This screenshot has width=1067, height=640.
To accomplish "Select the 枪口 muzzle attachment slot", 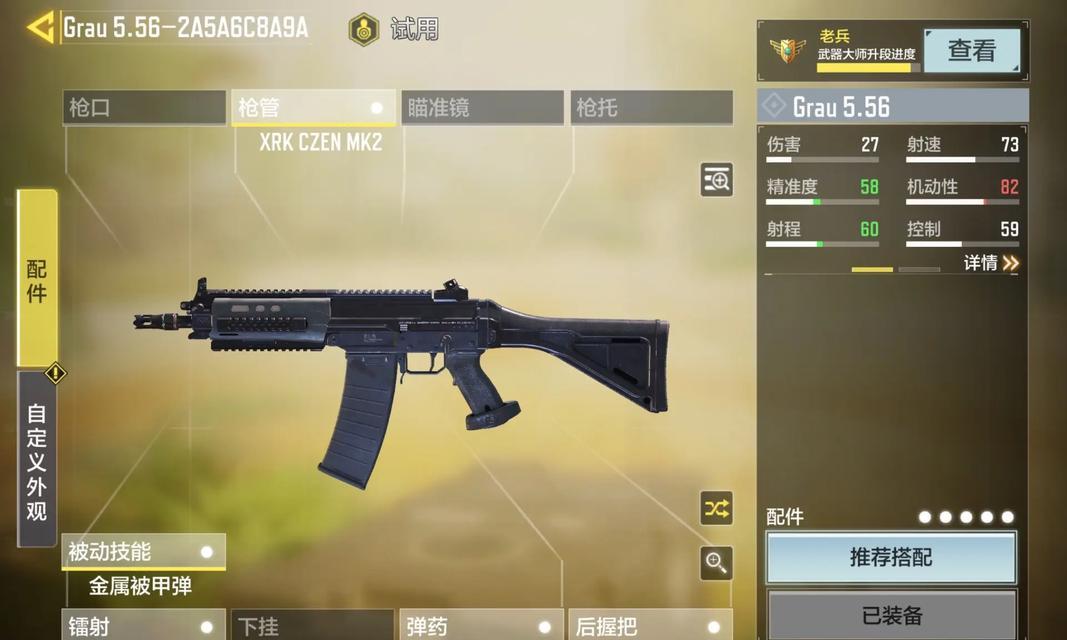I will [144, 108].
